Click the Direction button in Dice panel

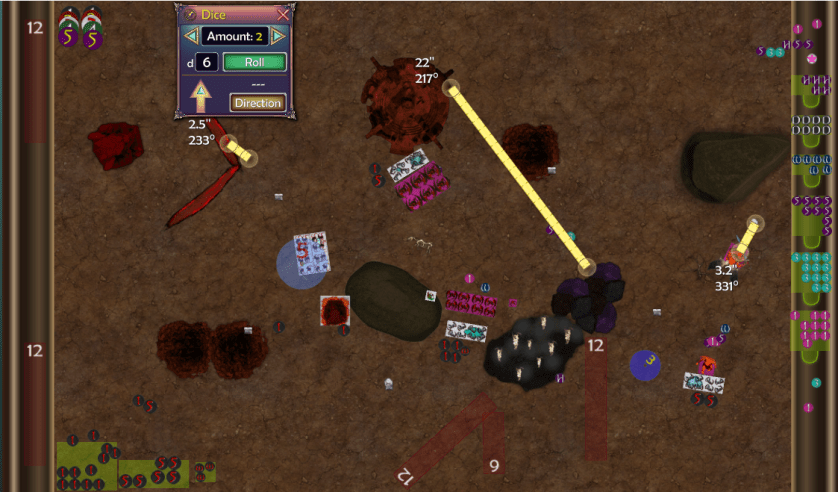point(257,102)
